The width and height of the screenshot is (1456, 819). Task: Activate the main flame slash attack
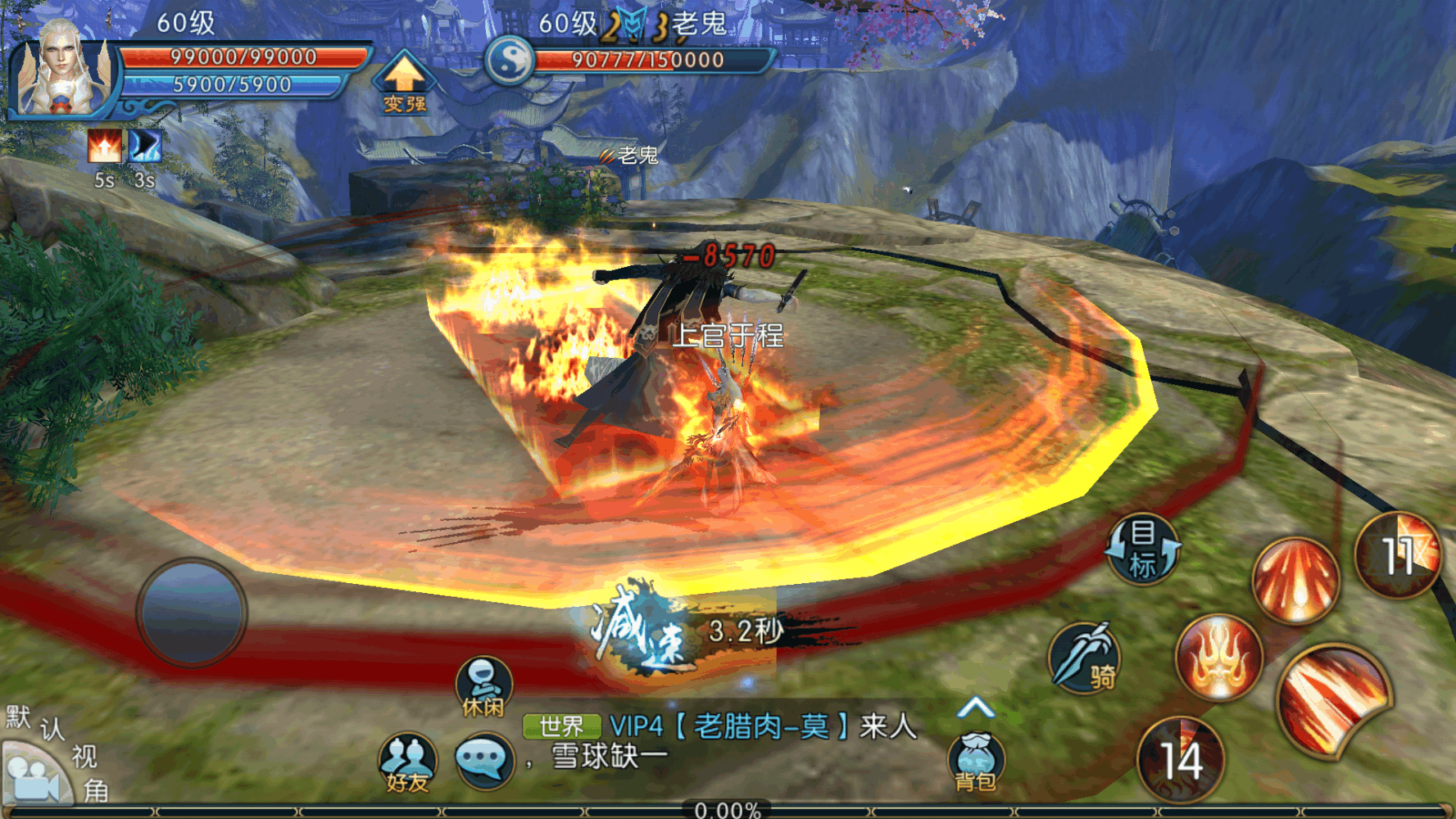(x=1333, y=699)
